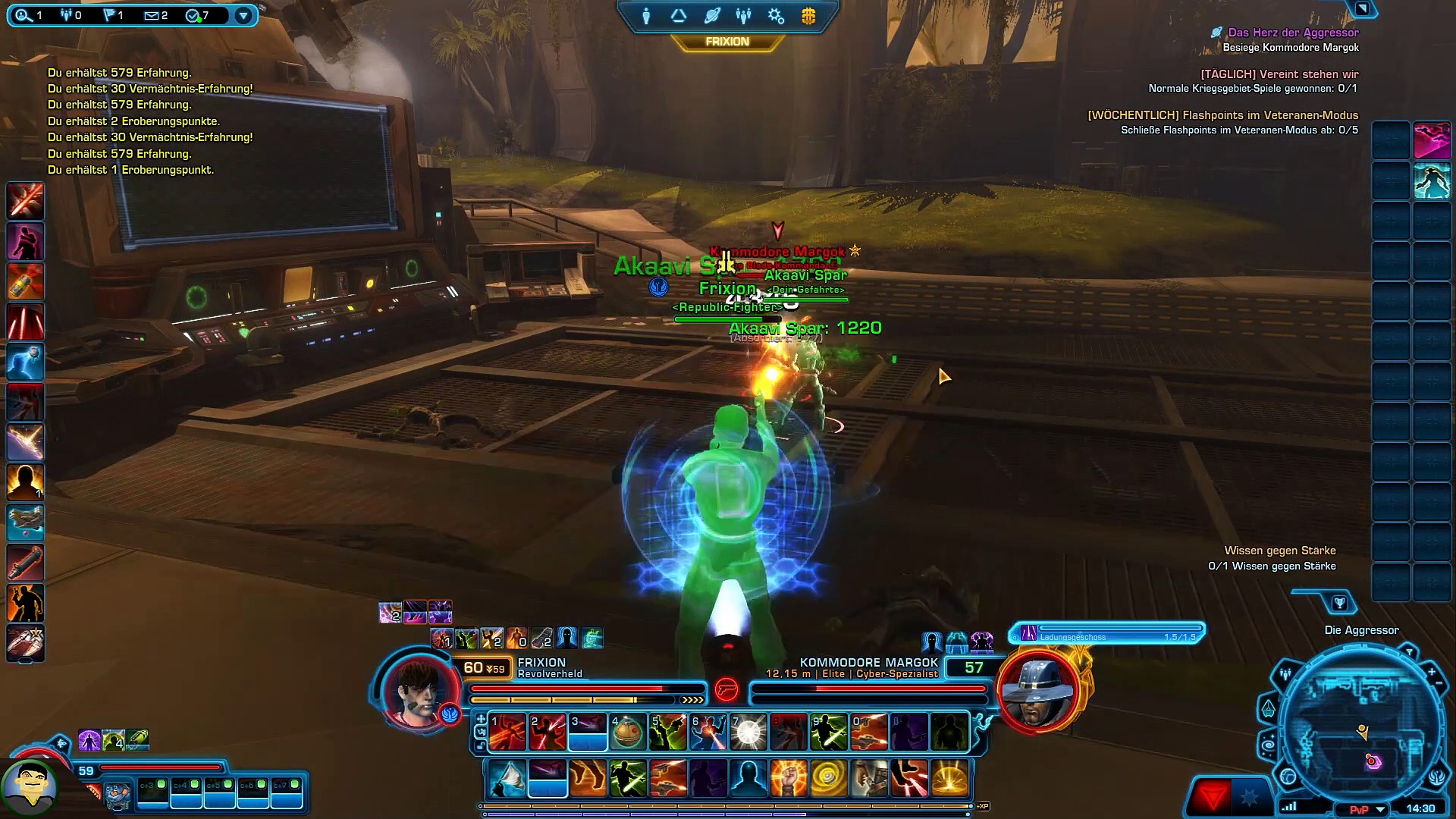Open the character menu icon in top bar
1456x819 pixels.
(646, 16)
